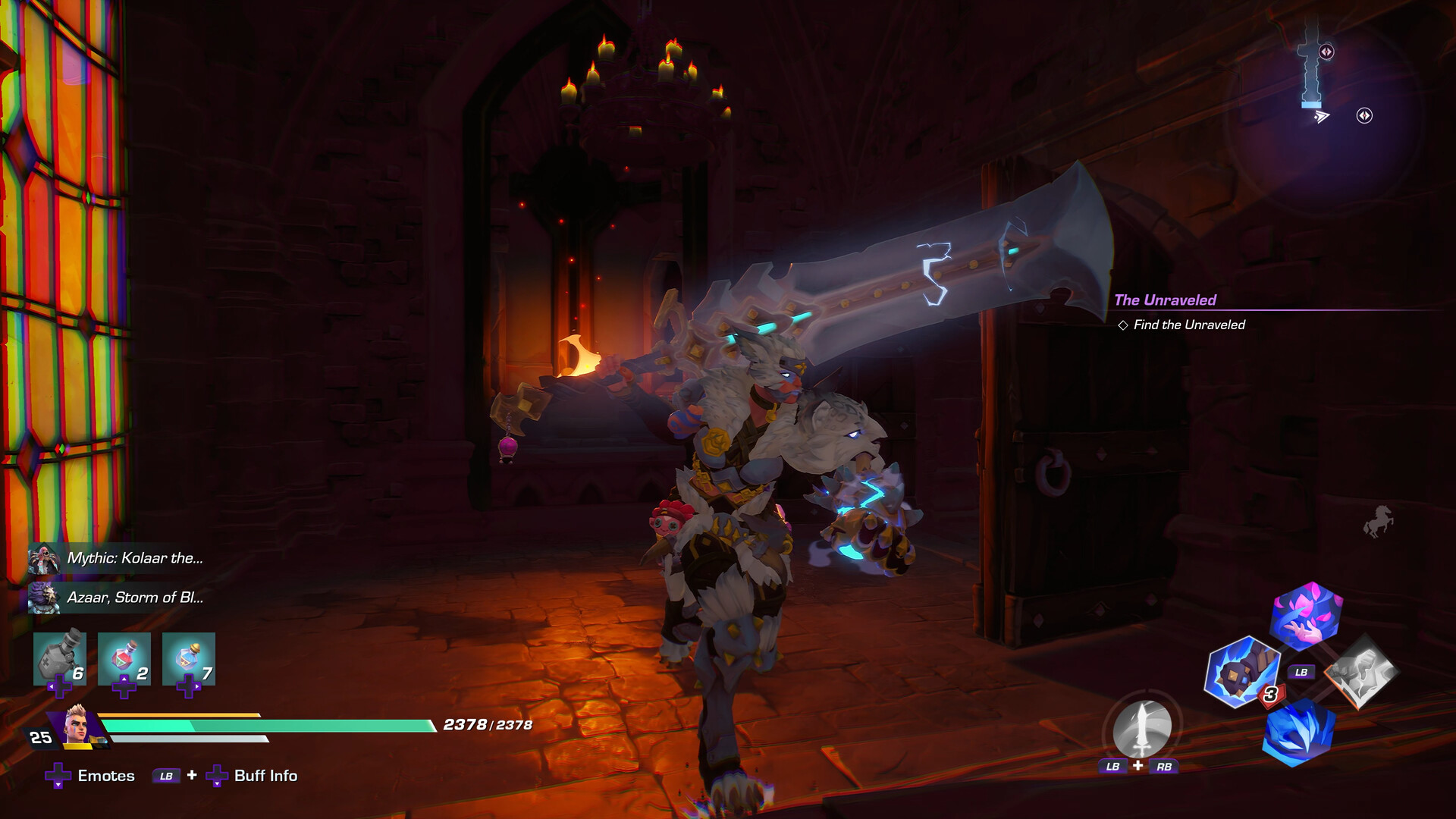Screen dimensions: 1456x819
Task: Click the objective diamond marker on the minimap
Action: pyautogui.click(x=1365, y=115)
